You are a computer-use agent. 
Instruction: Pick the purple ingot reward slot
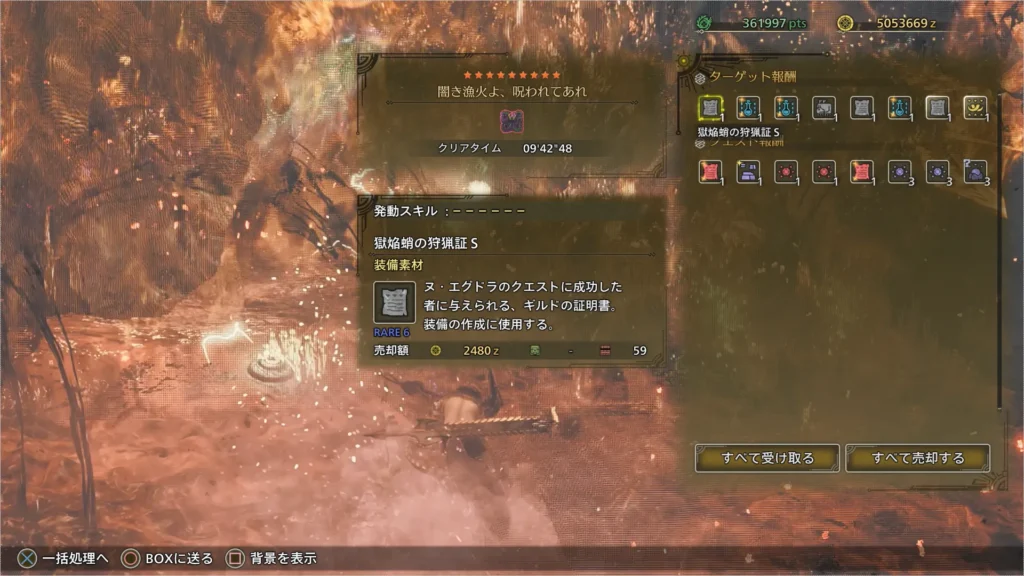(748, 172)
